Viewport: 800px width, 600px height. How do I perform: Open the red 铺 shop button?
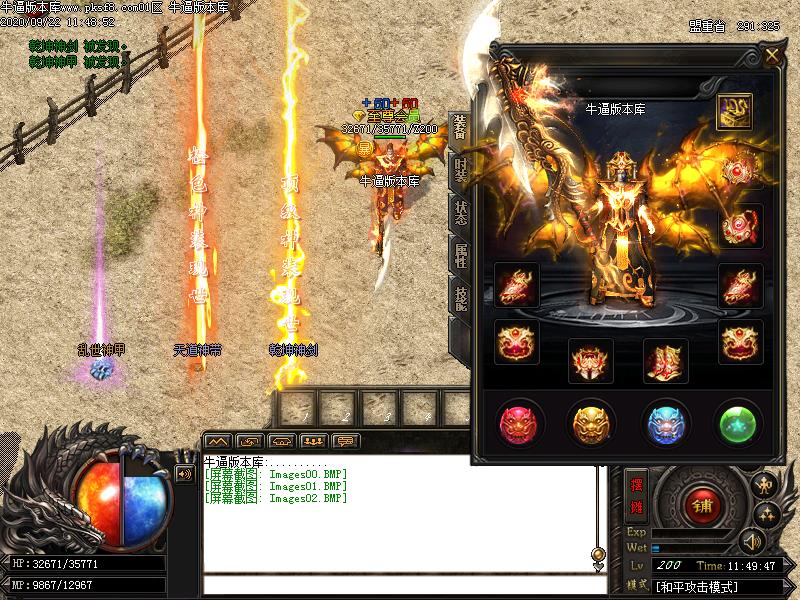pyautogui.click(x=698, y=505)
